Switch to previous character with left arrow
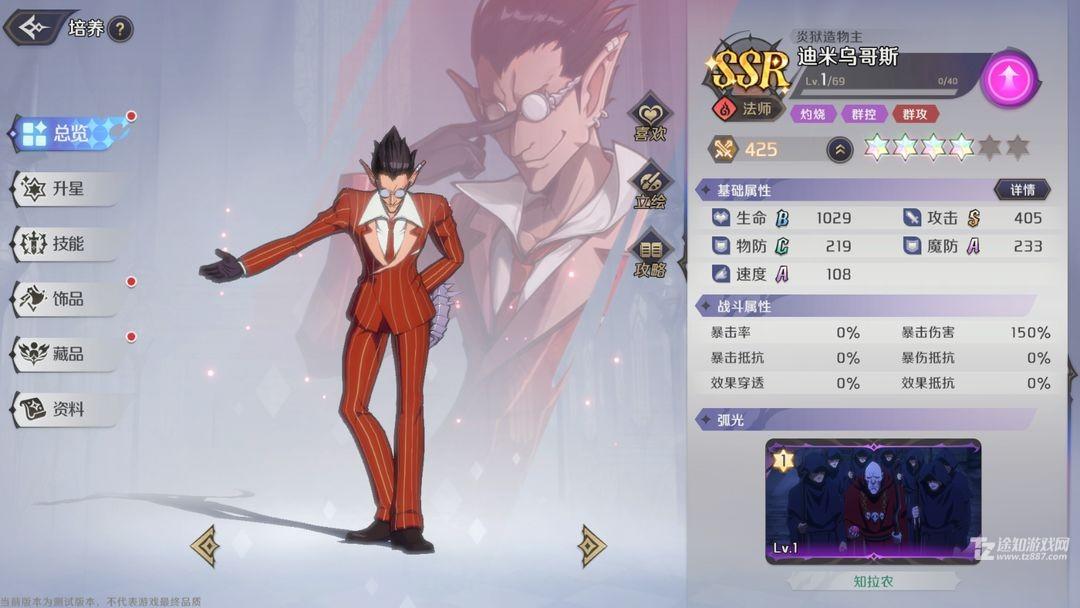1080x608 pixels. 206,545
